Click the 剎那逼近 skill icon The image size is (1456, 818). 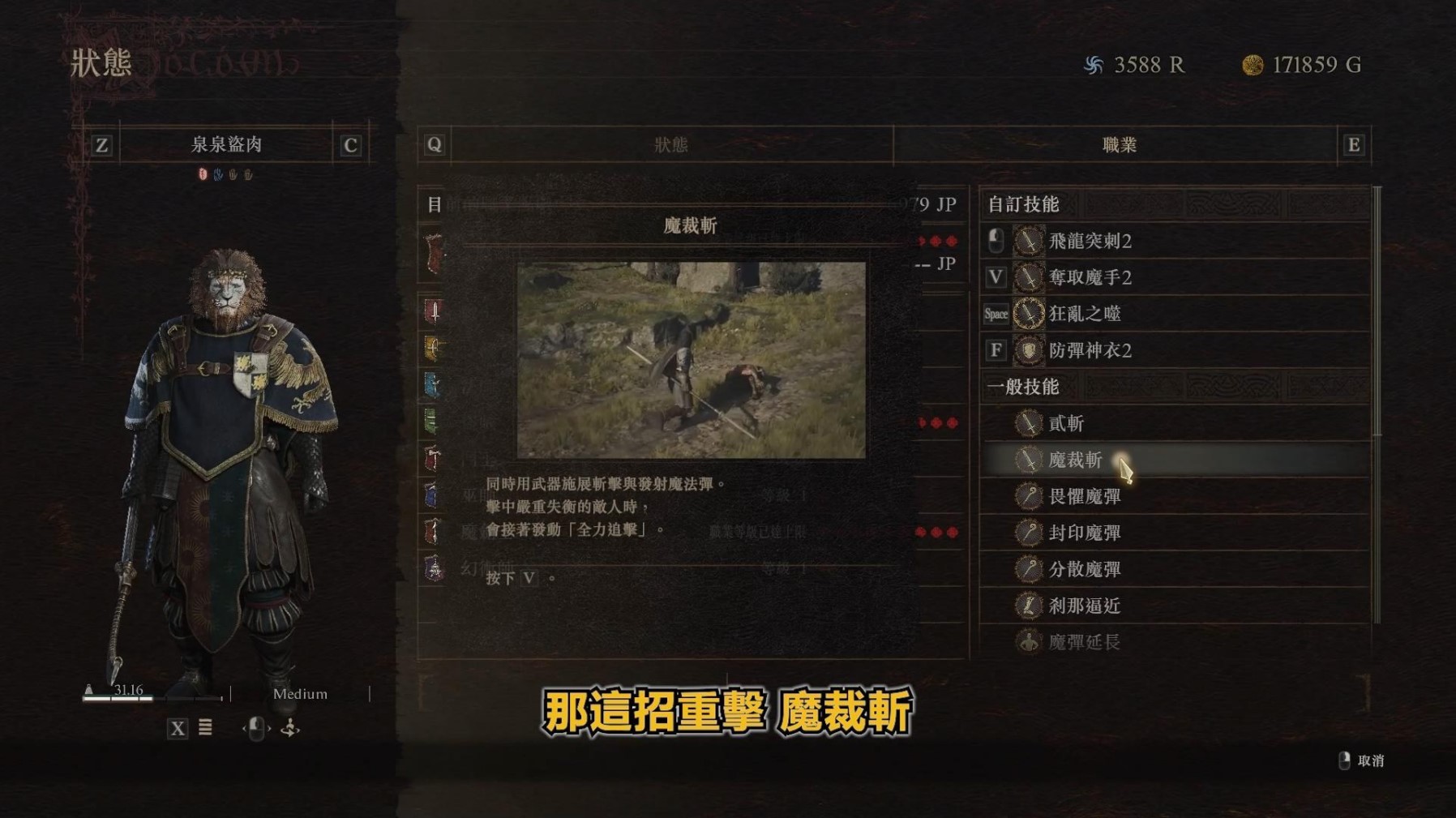pos(1028,606)
